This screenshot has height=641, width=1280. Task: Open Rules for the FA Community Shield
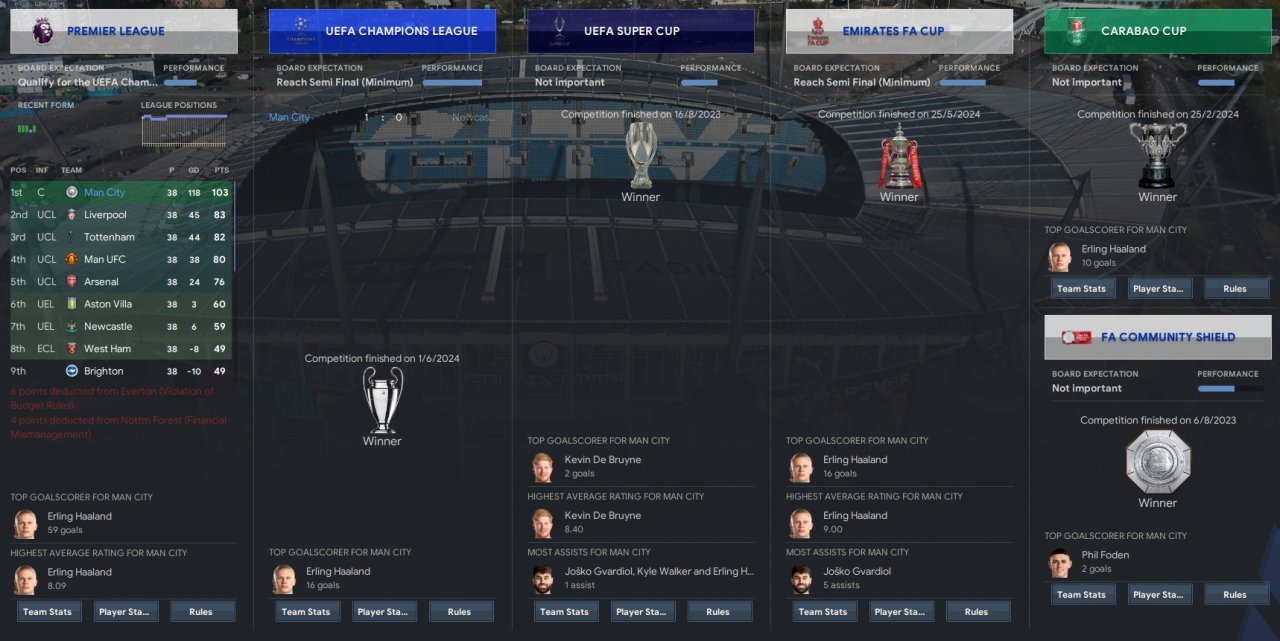[1235, 595]
